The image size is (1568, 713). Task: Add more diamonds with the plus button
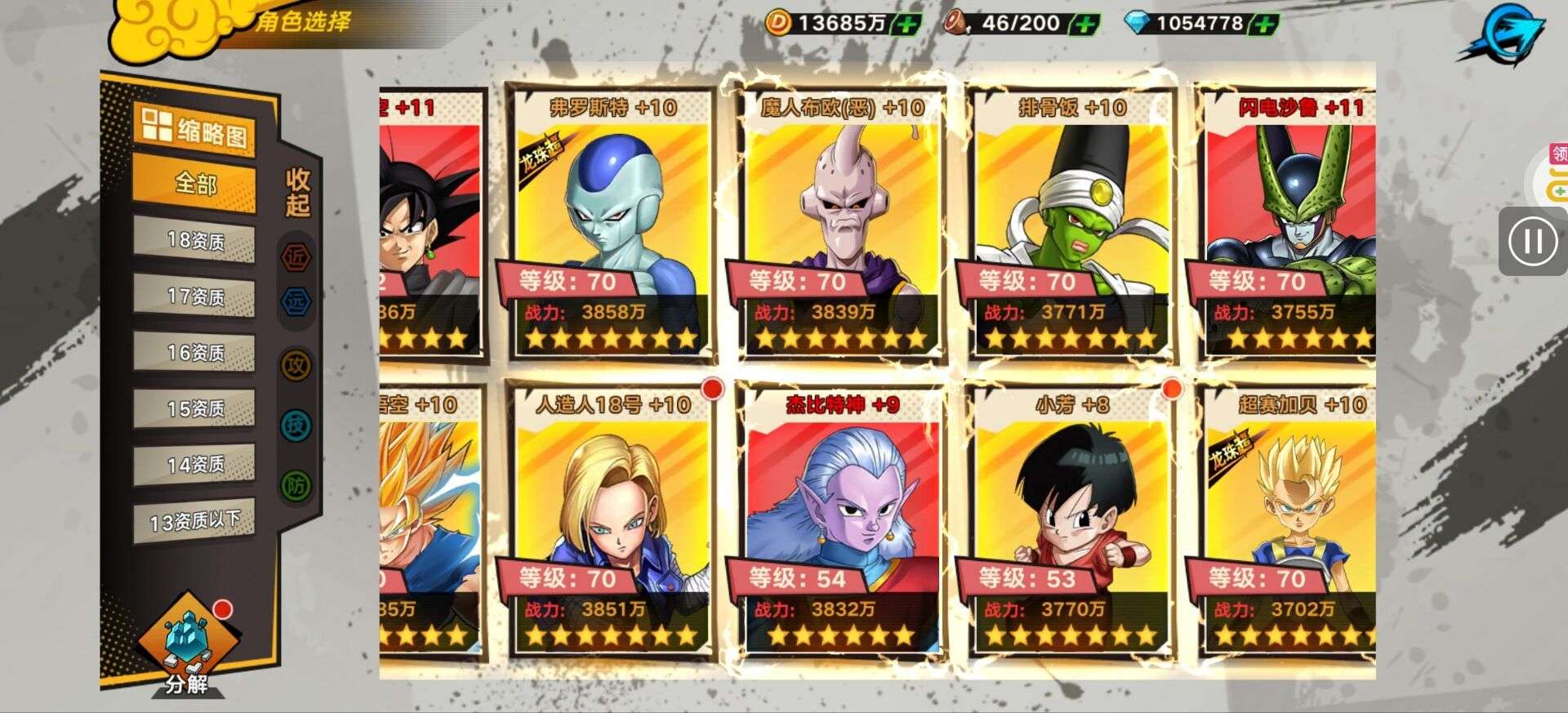[1264, 24]
